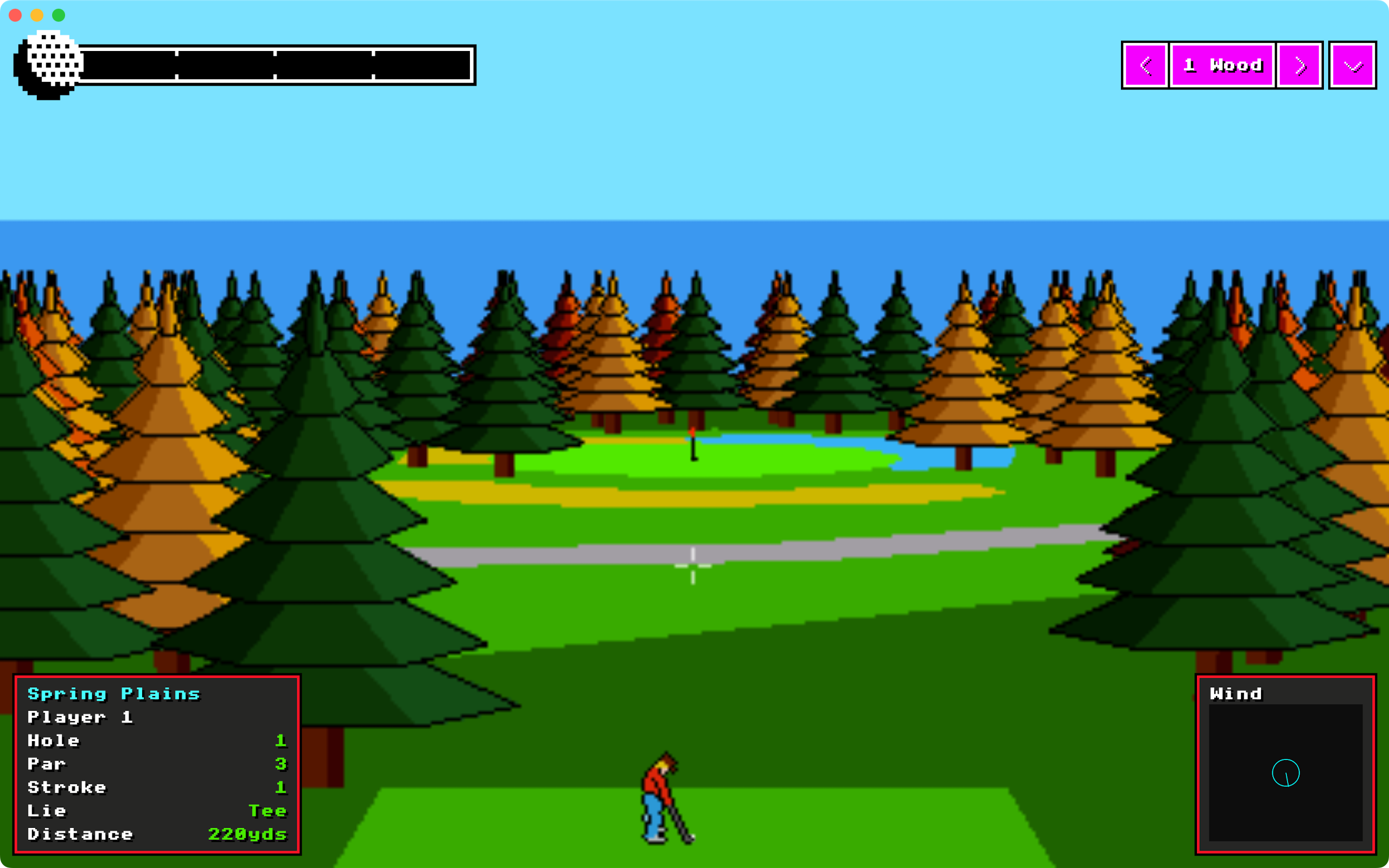Viewport: 1389px width, 868px height.
Task: Close the window with red button
Action: tap(16, 15)
